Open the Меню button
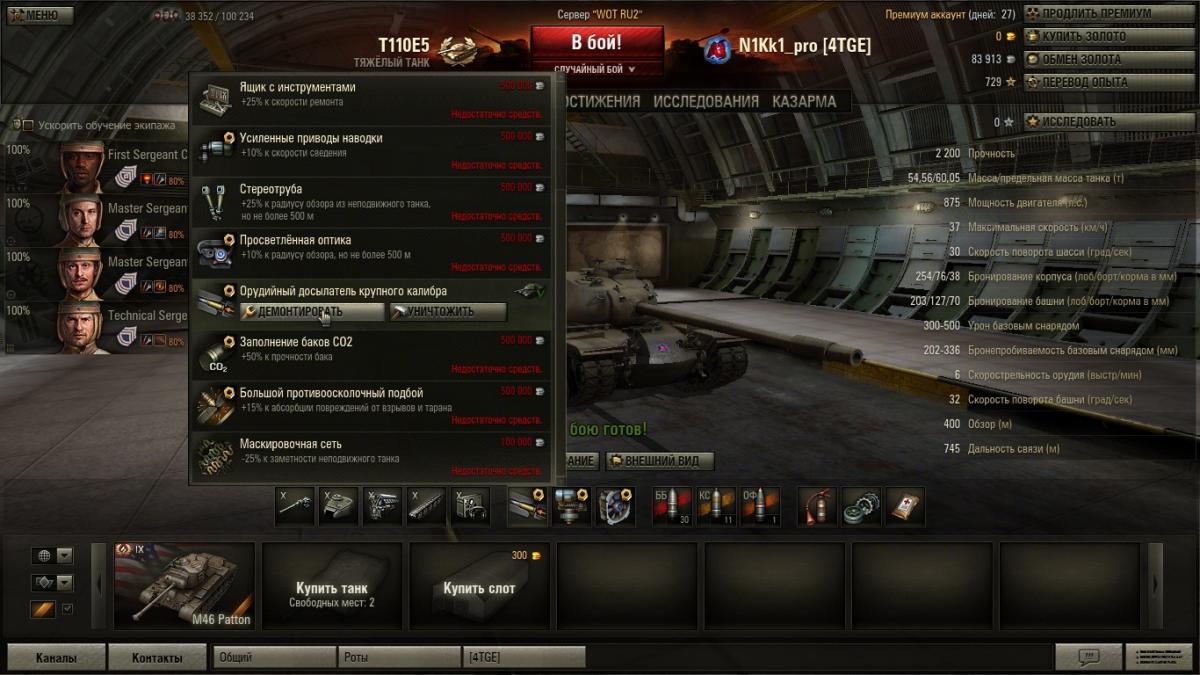Screen dimensions: 1200x675 [39, 15]
